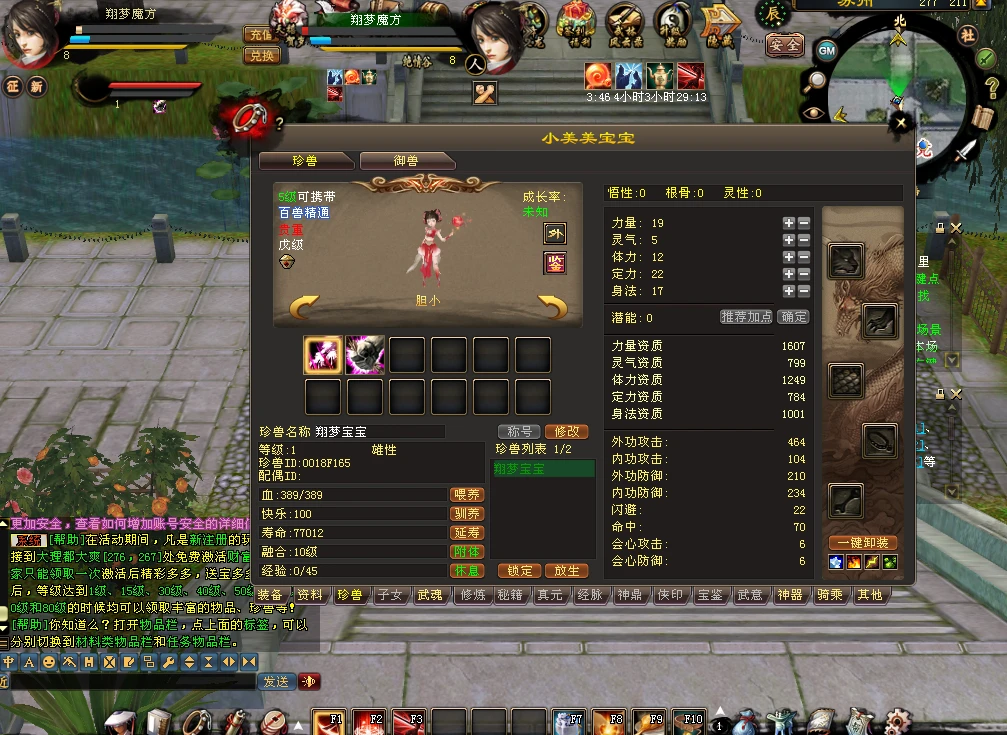Rest the pet with 休息

coord(467,571)
